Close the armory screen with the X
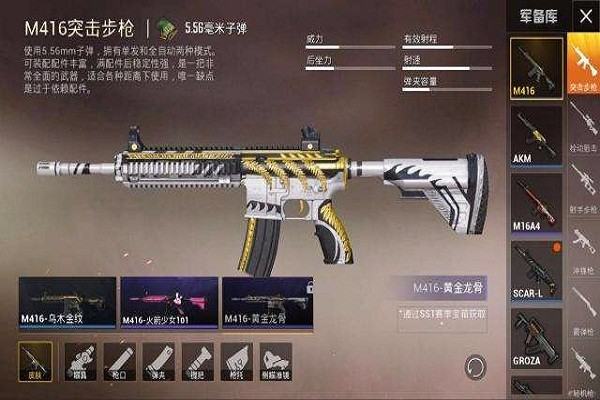 click(584, 15)
